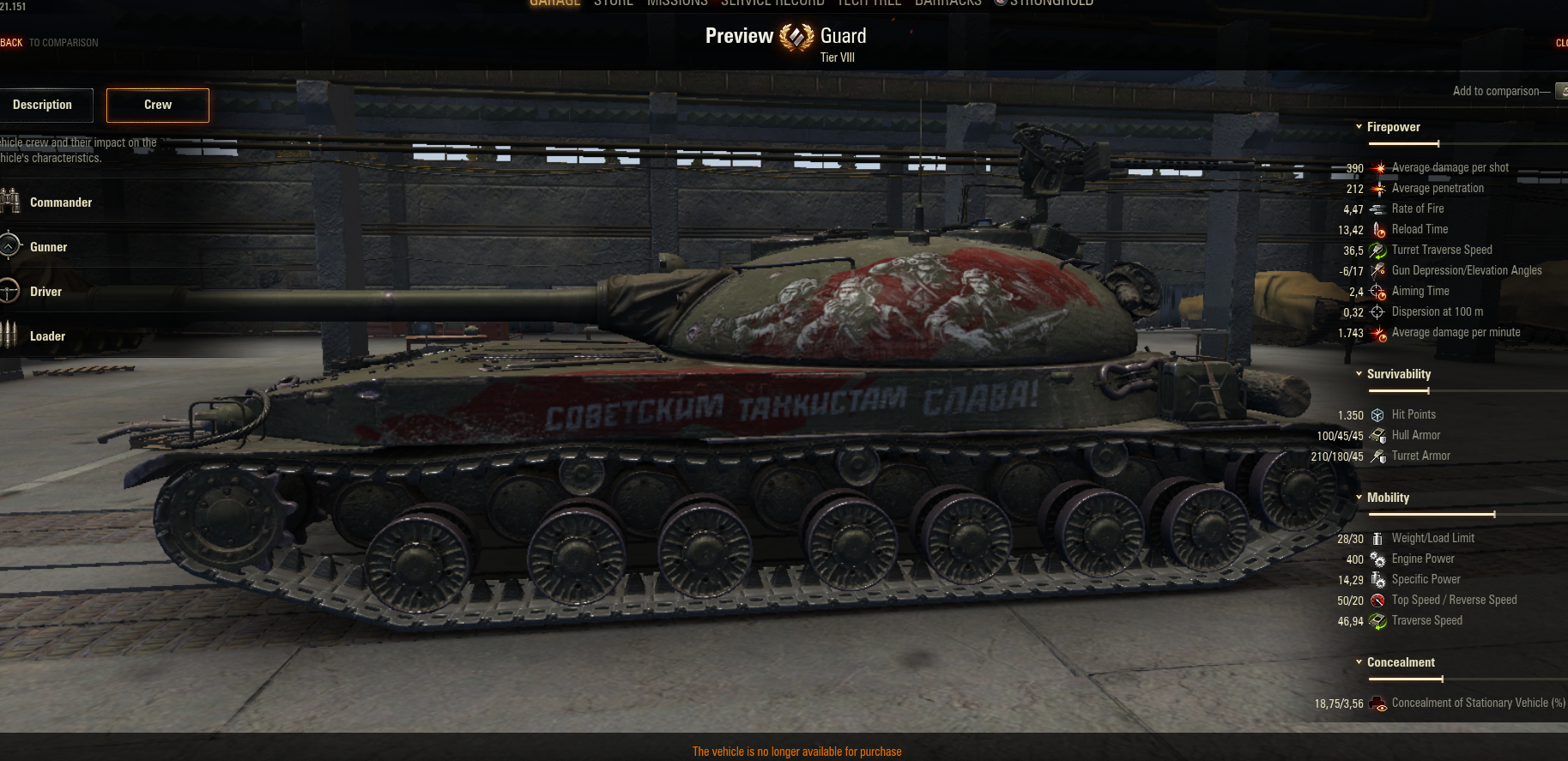Close the vehicle preview
1568x761 pixels.
coord(1561,43)
